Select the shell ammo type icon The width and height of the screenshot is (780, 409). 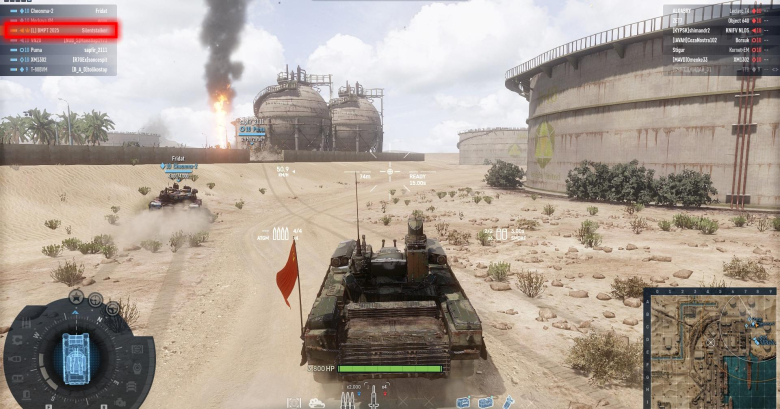point(348,399)
